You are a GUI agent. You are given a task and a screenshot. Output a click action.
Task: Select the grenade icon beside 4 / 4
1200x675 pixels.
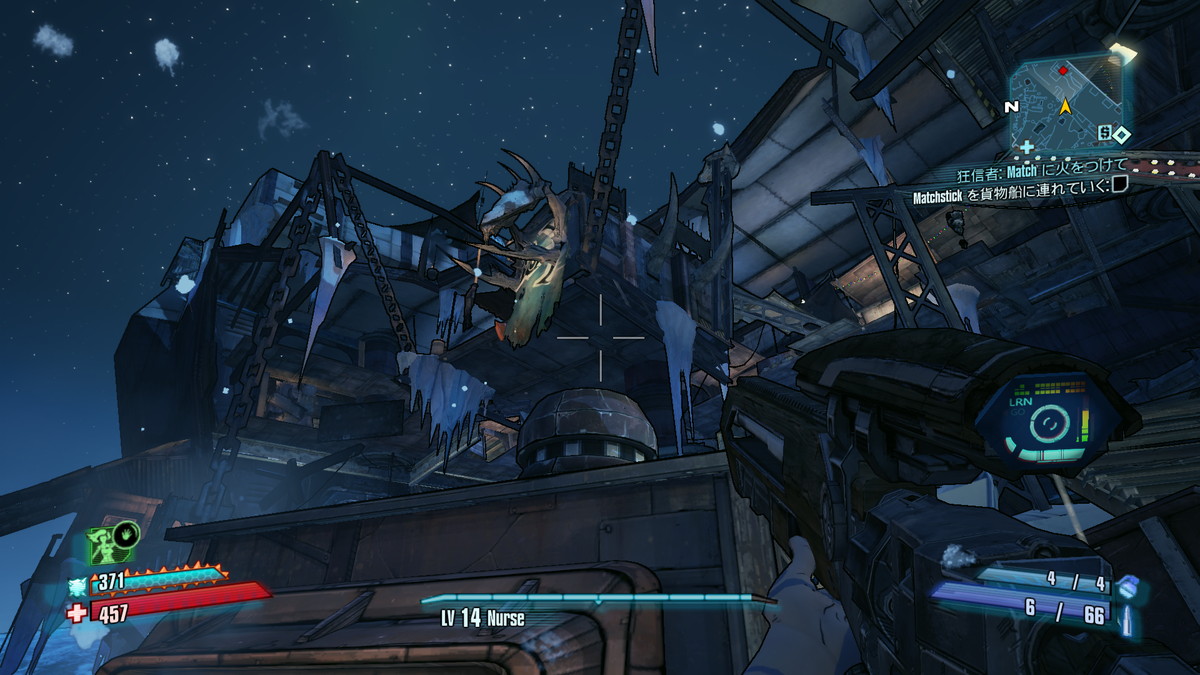[x=1126, y=587]
